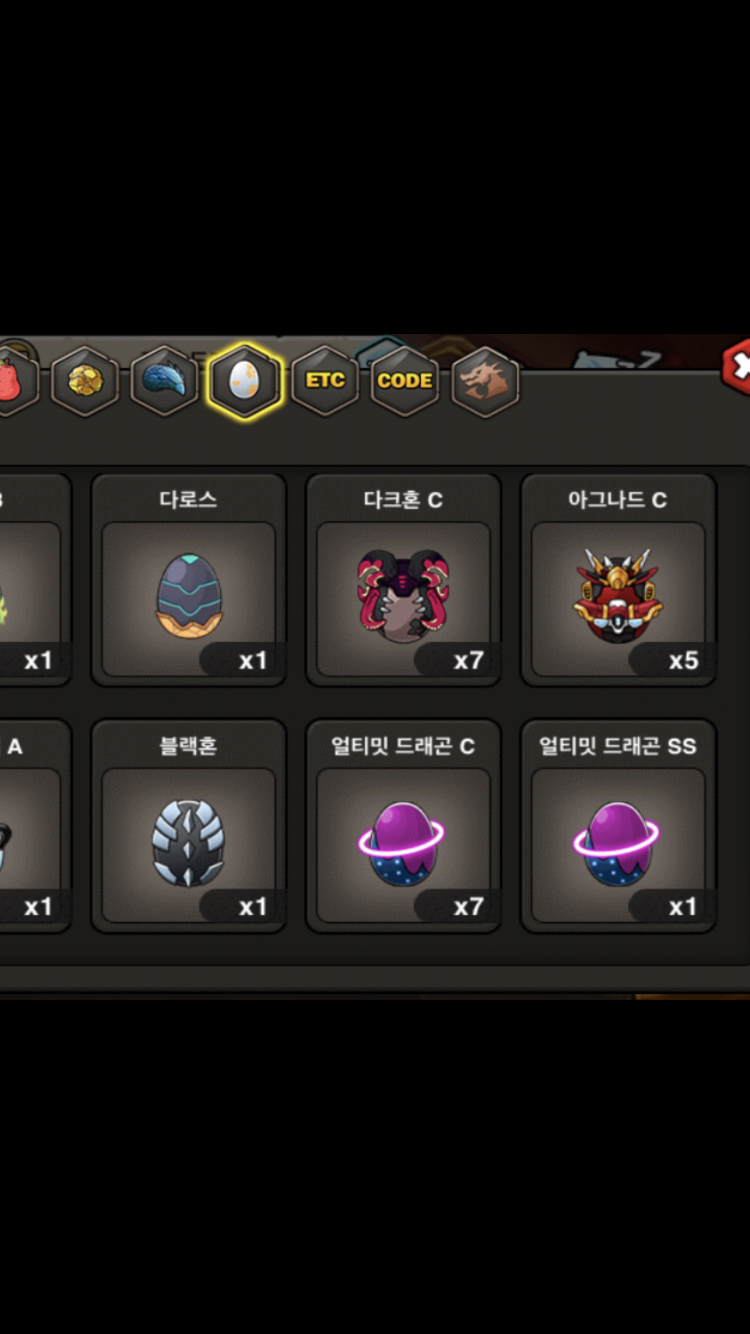This screenshot has height=1334, width=750.
Task: Close the inventory with the red X
Action: pos(738,368)
